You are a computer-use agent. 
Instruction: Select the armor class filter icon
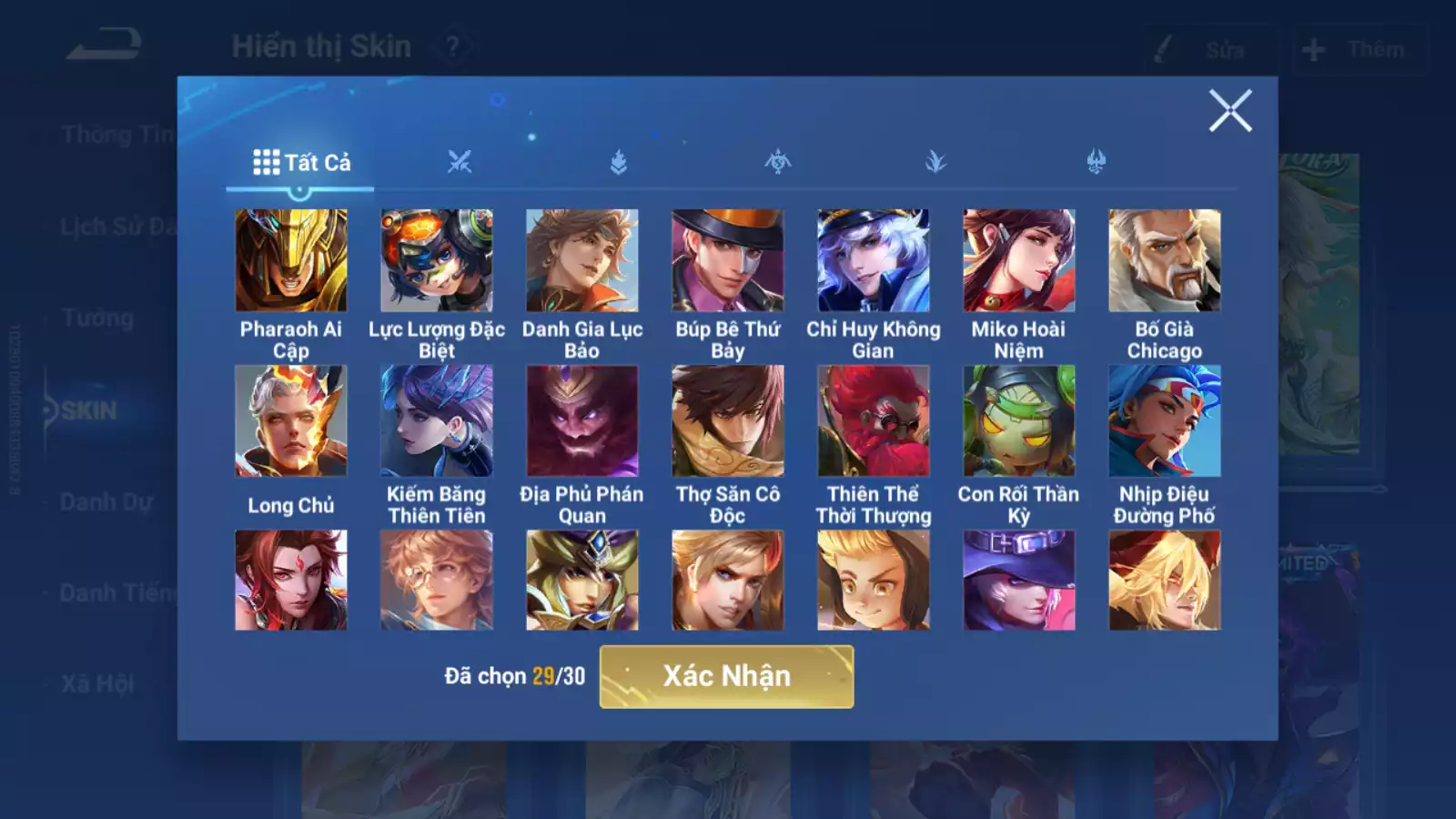617,162
